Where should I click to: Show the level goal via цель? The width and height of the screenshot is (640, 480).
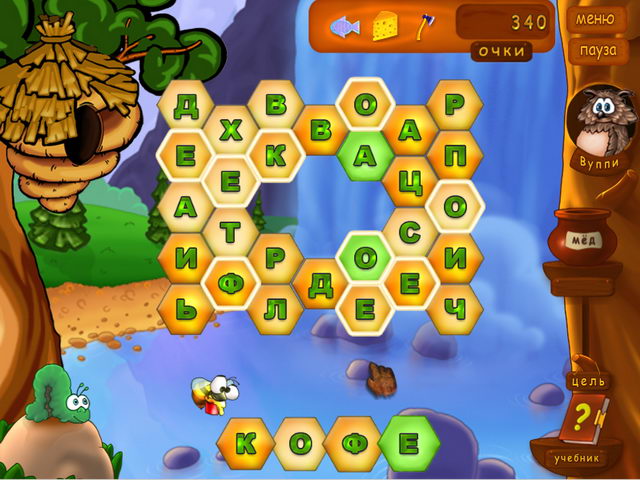click(585, 382)
